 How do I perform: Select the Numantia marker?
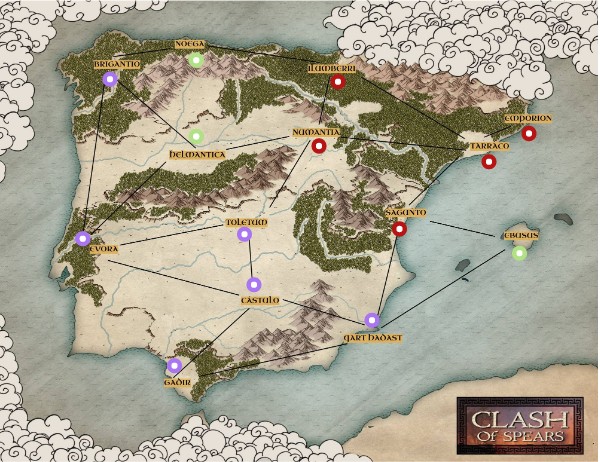coord(319,147)
